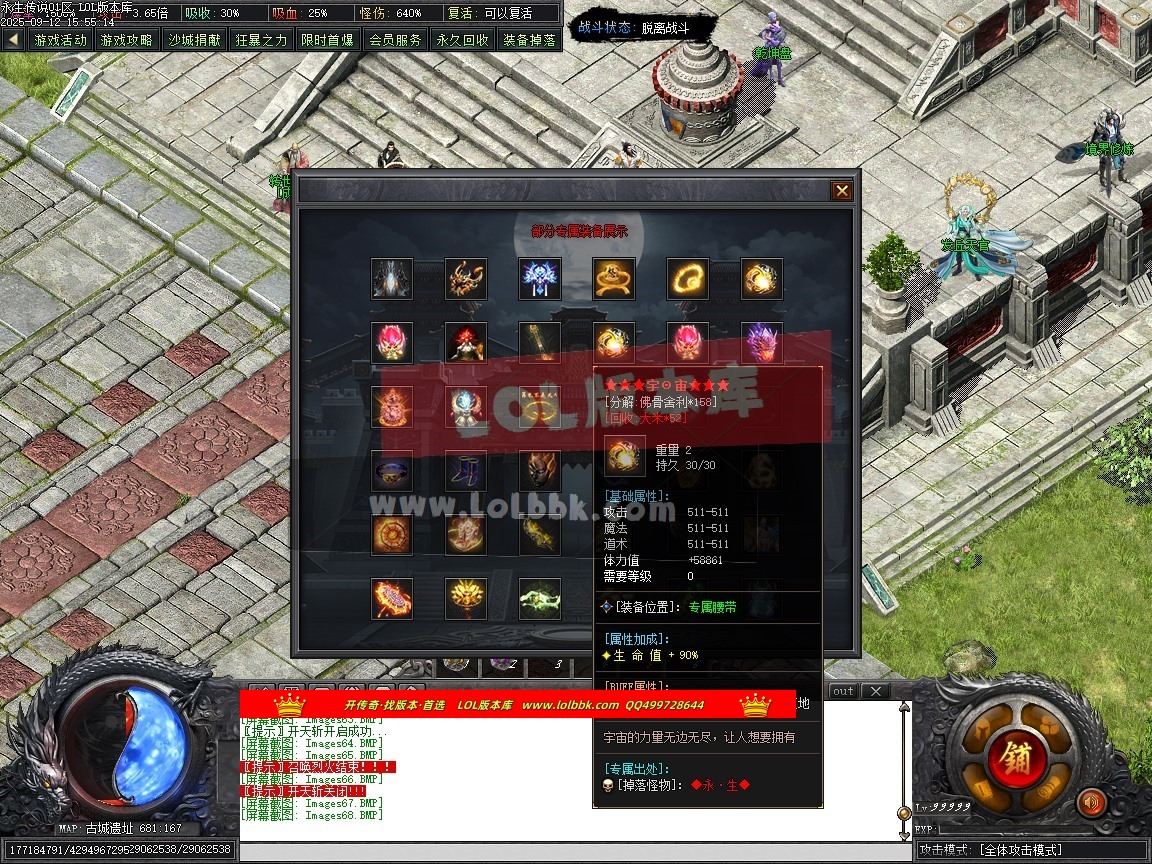The width and height of the screenshot is (1152, 864).
Task: Select the blue boots equipment icon
Action: (x=466, y=470)
